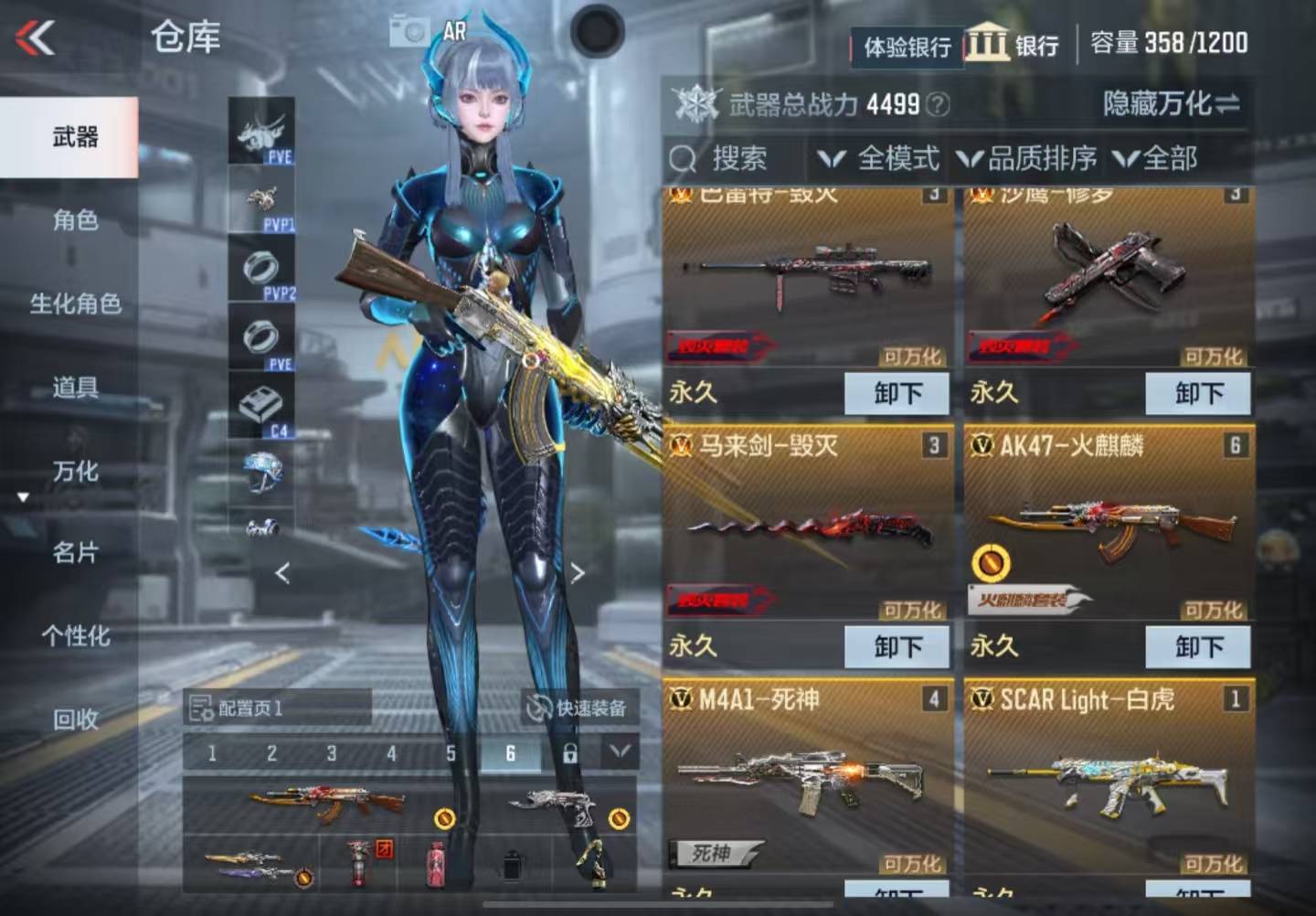Switch to the 角色 tab
The height and width of the screenshot is (916, 1316).
75,220
